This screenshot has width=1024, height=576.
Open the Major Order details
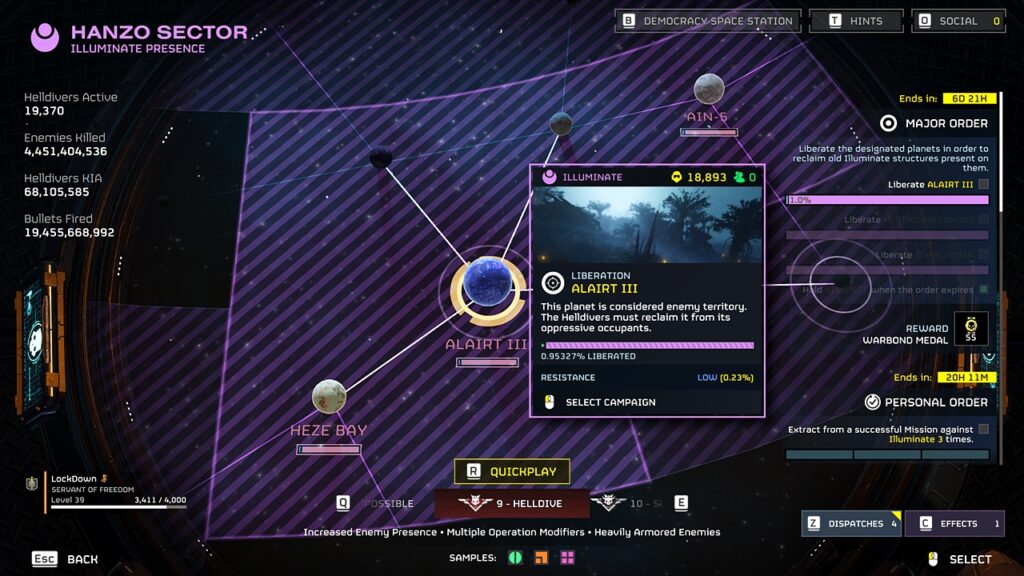click(x=934, y=123)
